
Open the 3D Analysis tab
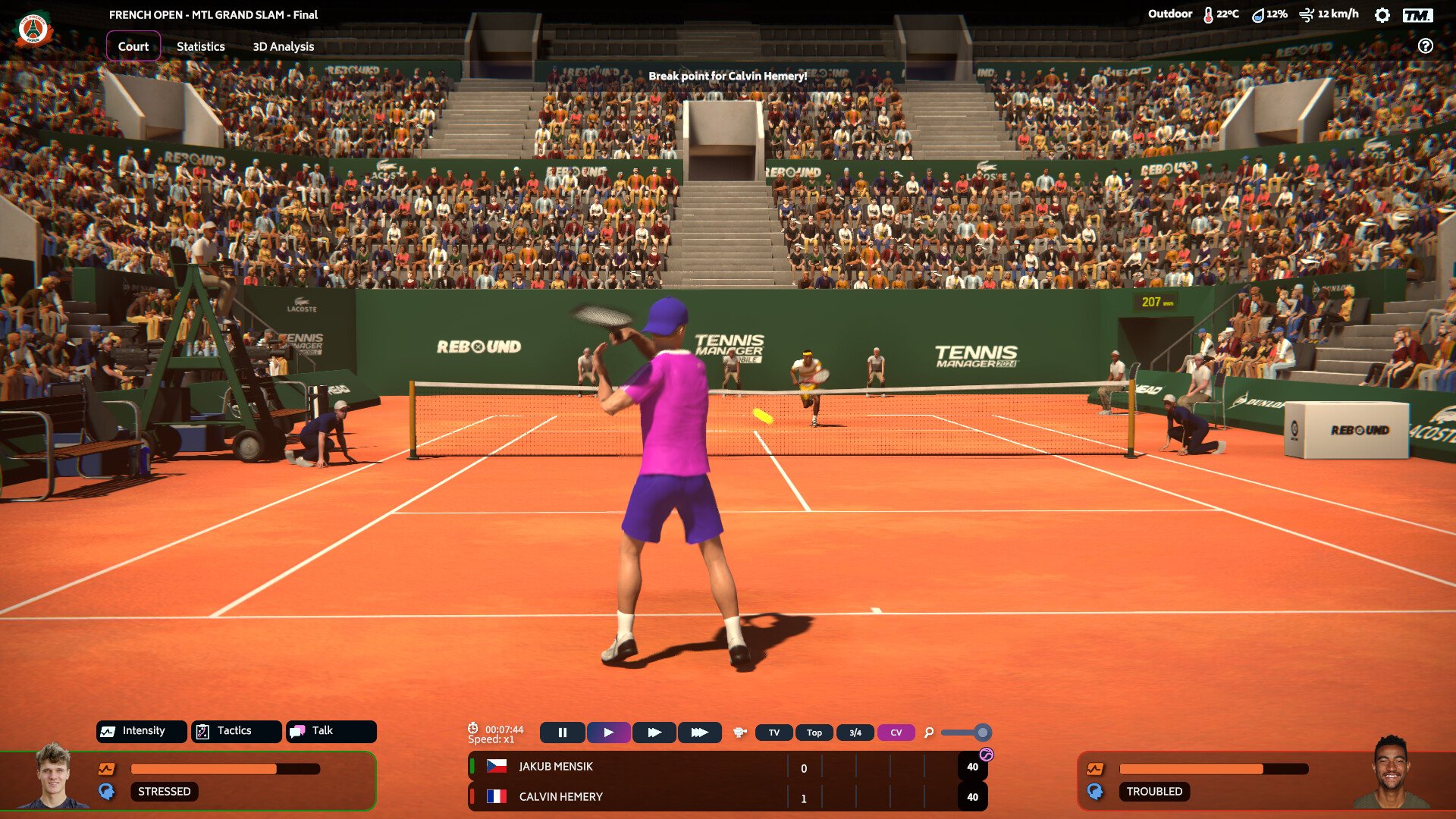pyautogui.click(x=283, y=46)
